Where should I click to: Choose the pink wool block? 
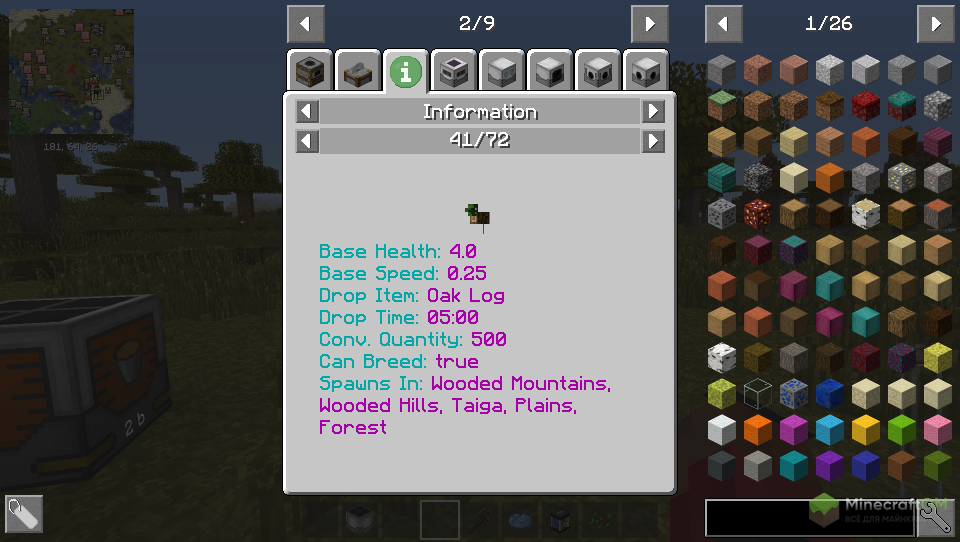click(938, 430)
